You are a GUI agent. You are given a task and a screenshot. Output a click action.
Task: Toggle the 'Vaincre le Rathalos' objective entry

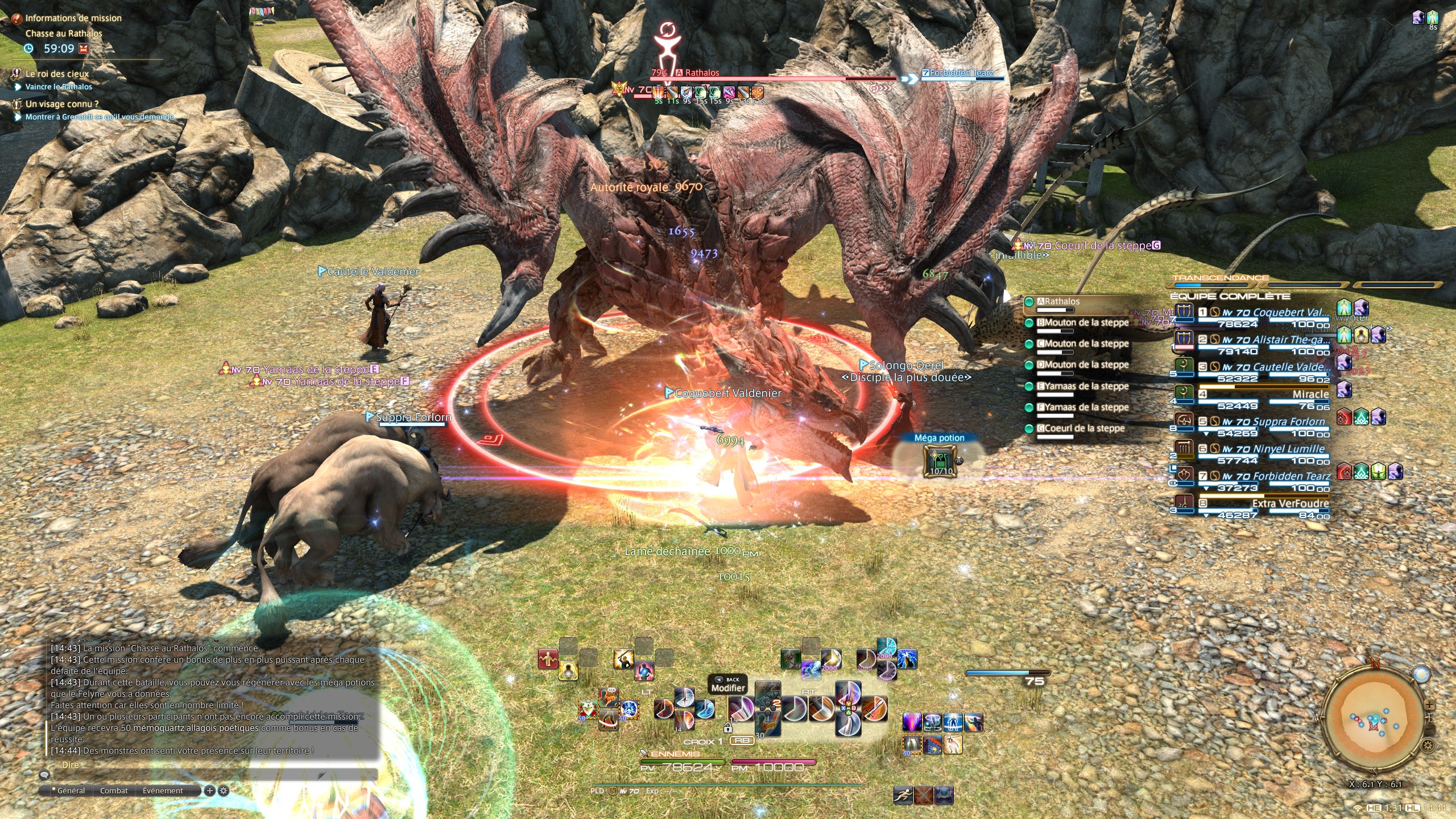click(x=59, y=87)
